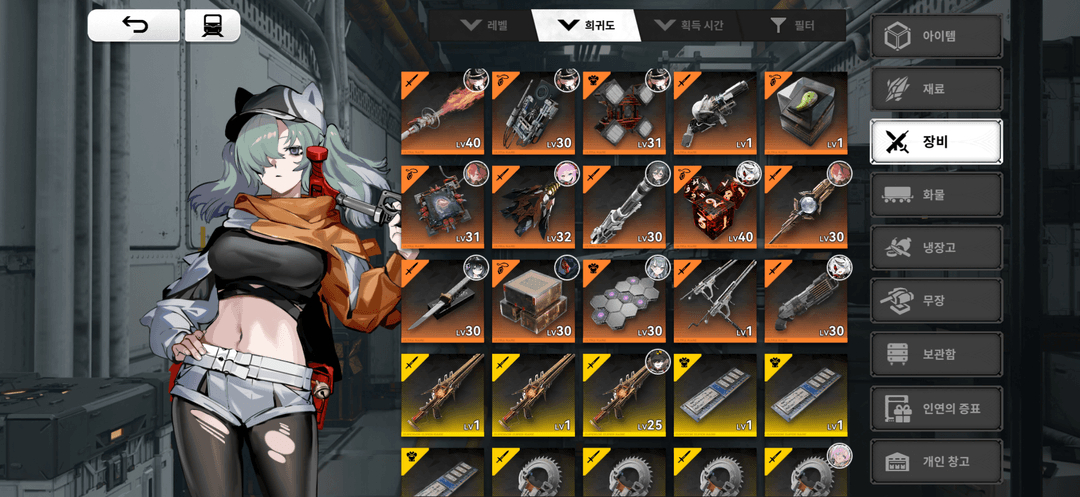Go back with the return arrow button

pos(134,26)
